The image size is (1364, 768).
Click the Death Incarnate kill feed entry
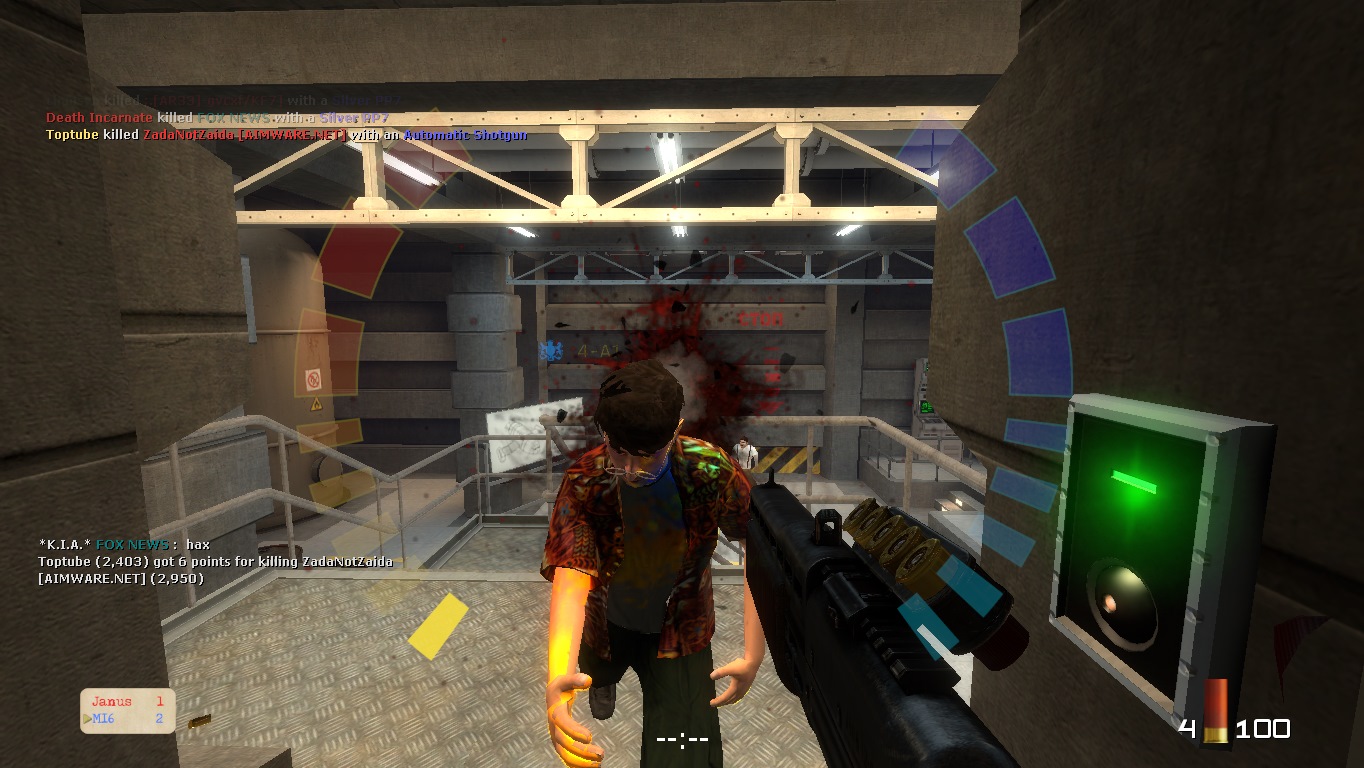[217, 118]
